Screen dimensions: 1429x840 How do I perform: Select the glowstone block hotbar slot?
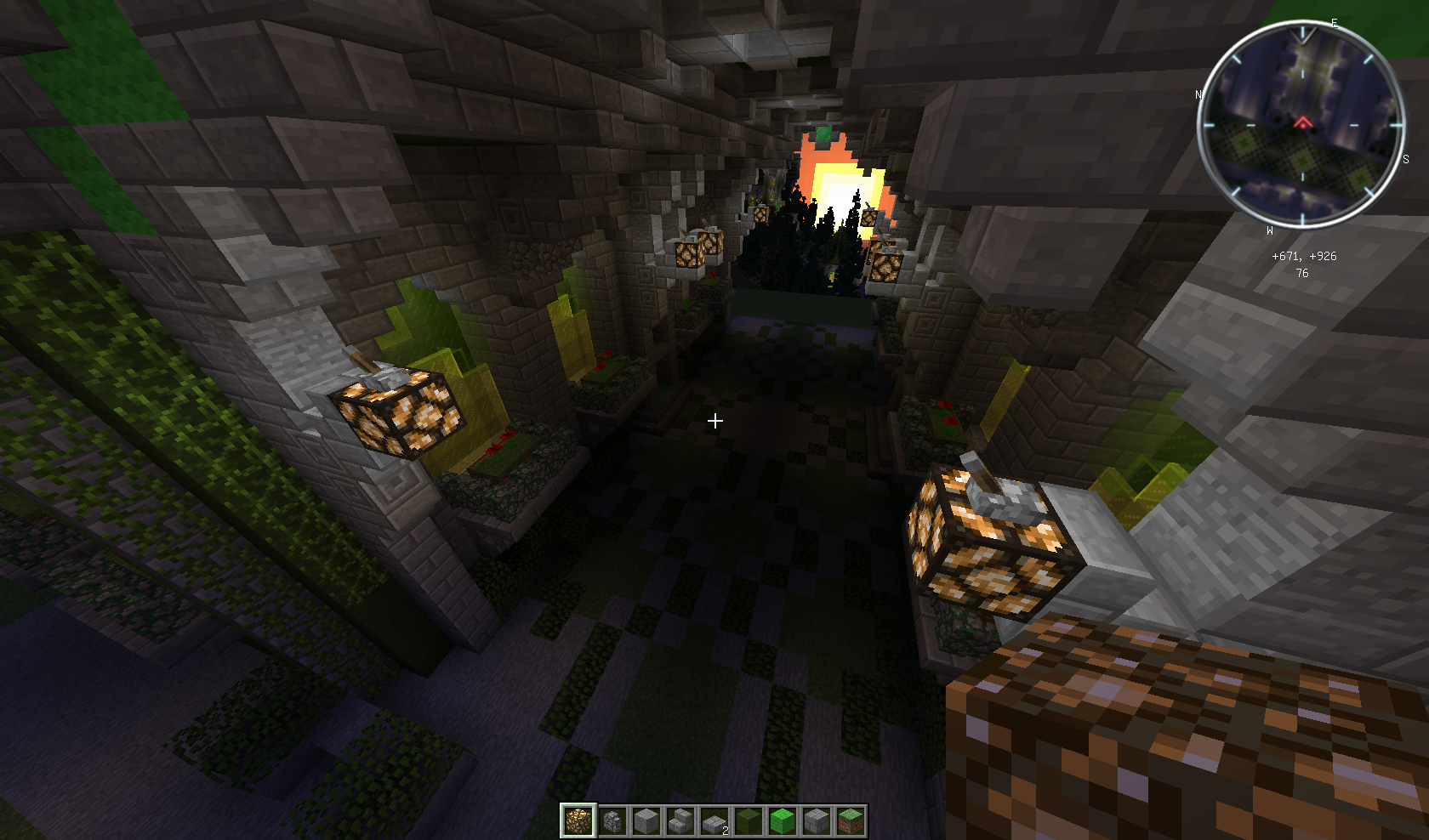[x=578, y=821]
